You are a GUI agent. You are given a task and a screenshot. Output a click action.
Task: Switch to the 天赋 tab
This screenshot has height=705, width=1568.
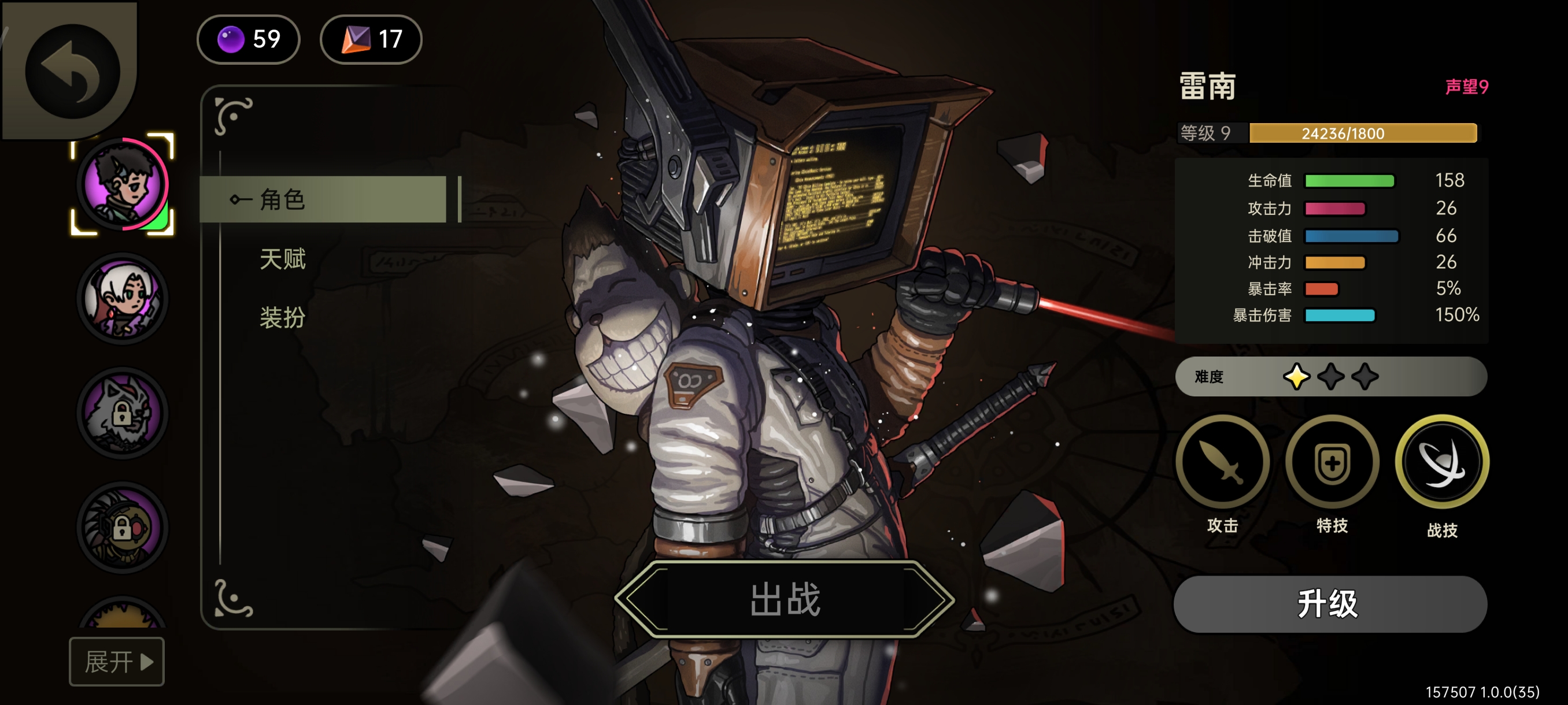[282, 259]
